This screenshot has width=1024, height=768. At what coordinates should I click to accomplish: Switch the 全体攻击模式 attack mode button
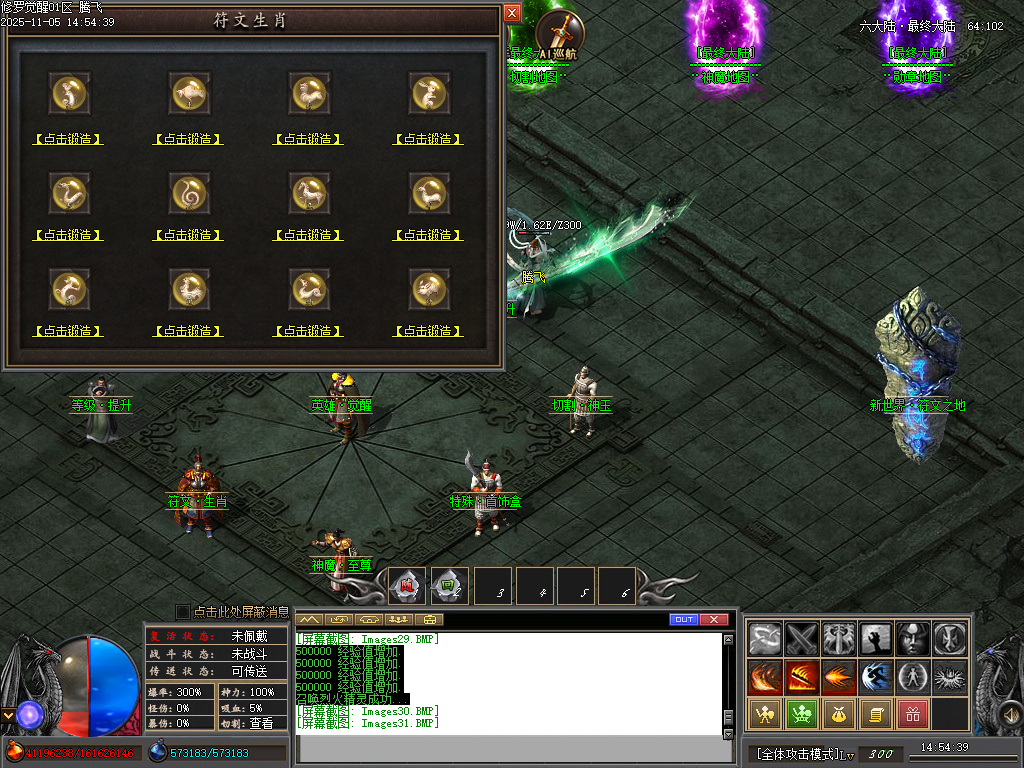797,753
